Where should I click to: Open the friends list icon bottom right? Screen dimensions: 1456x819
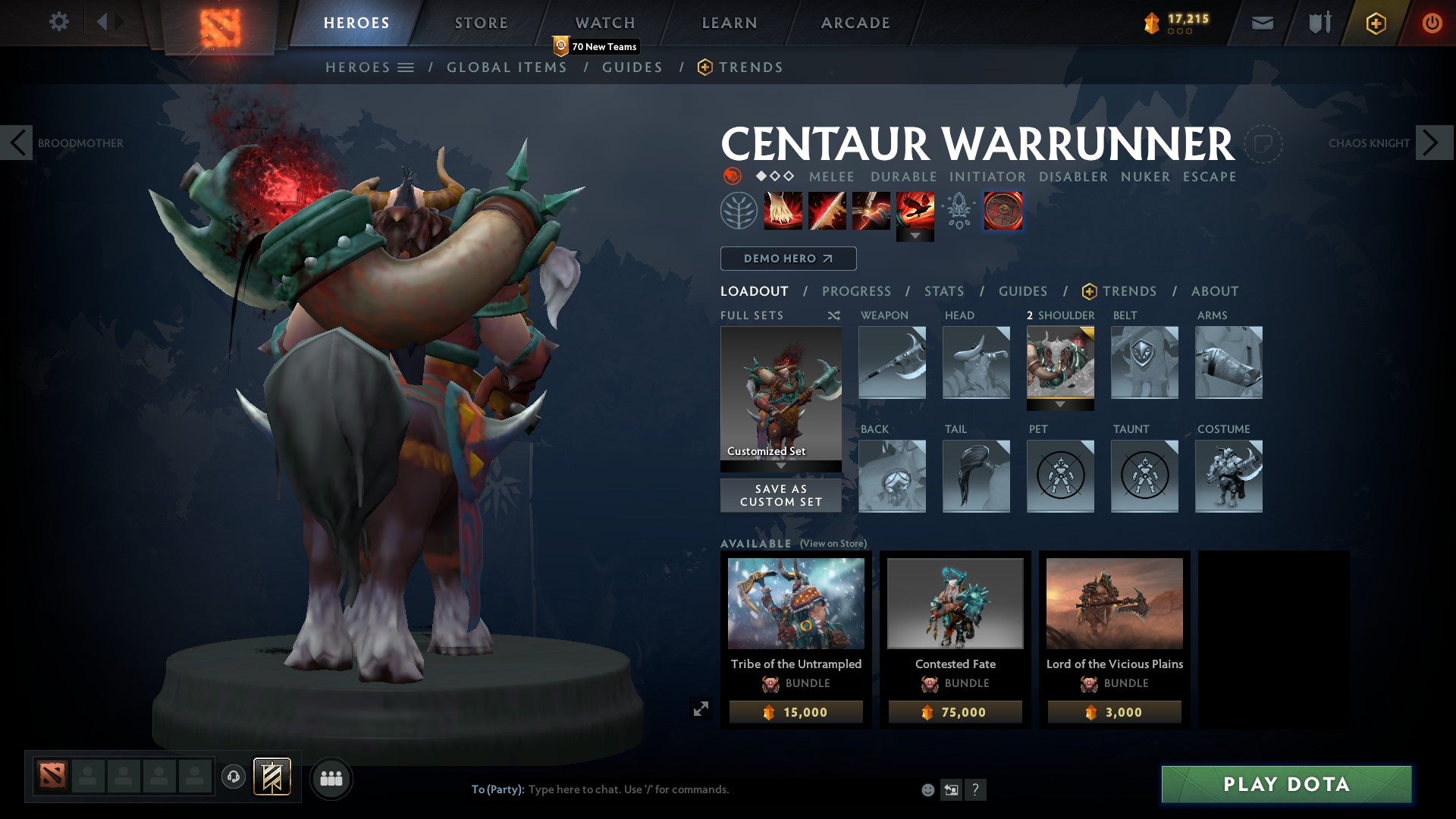pos(331,777)
